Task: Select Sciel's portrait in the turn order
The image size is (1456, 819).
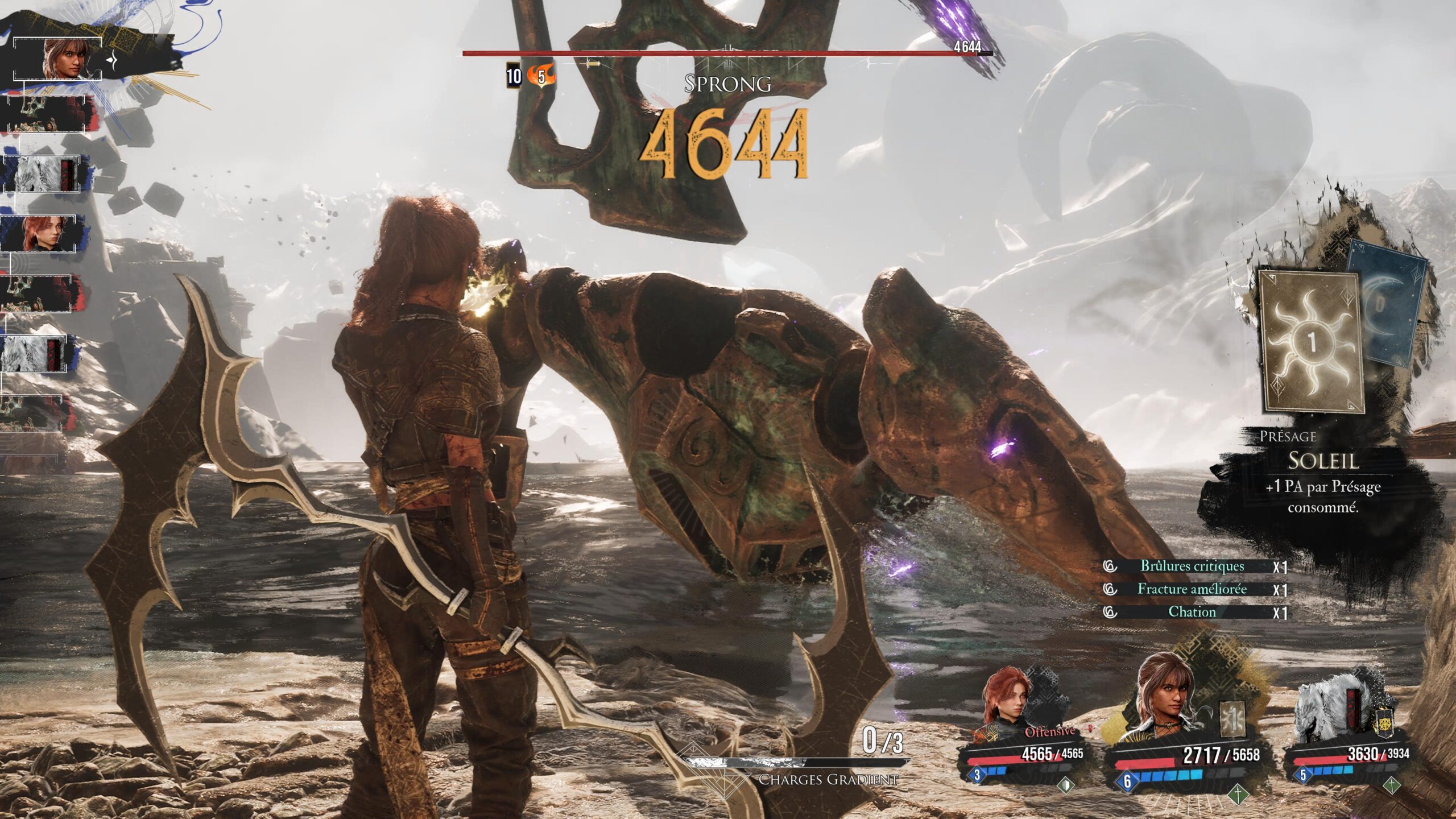Action: coord(64,59)
